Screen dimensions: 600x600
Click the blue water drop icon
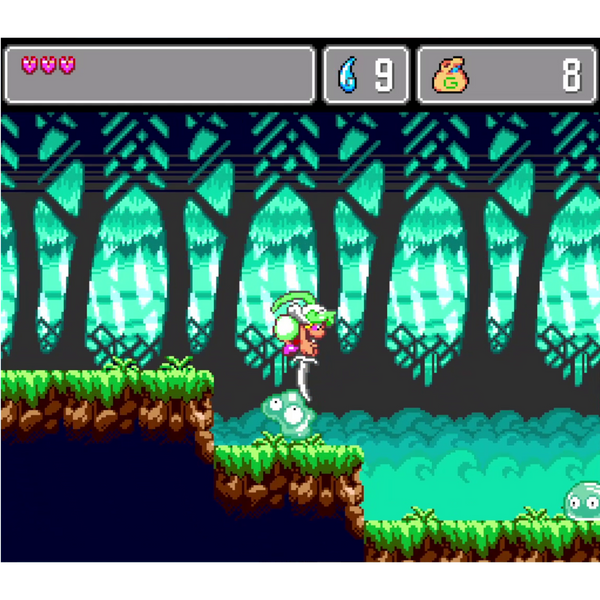point(349,75)
